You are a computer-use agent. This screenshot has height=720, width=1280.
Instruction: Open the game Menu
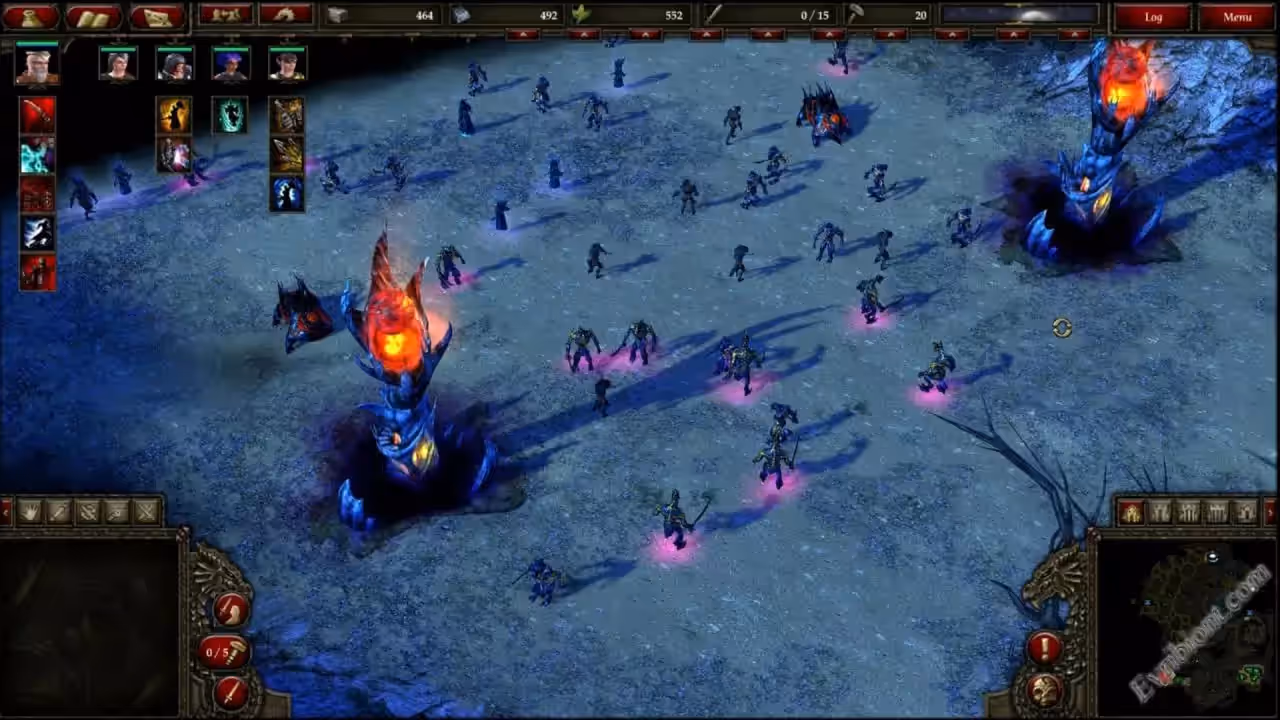pyautogui.click(x=1237, y=16)
